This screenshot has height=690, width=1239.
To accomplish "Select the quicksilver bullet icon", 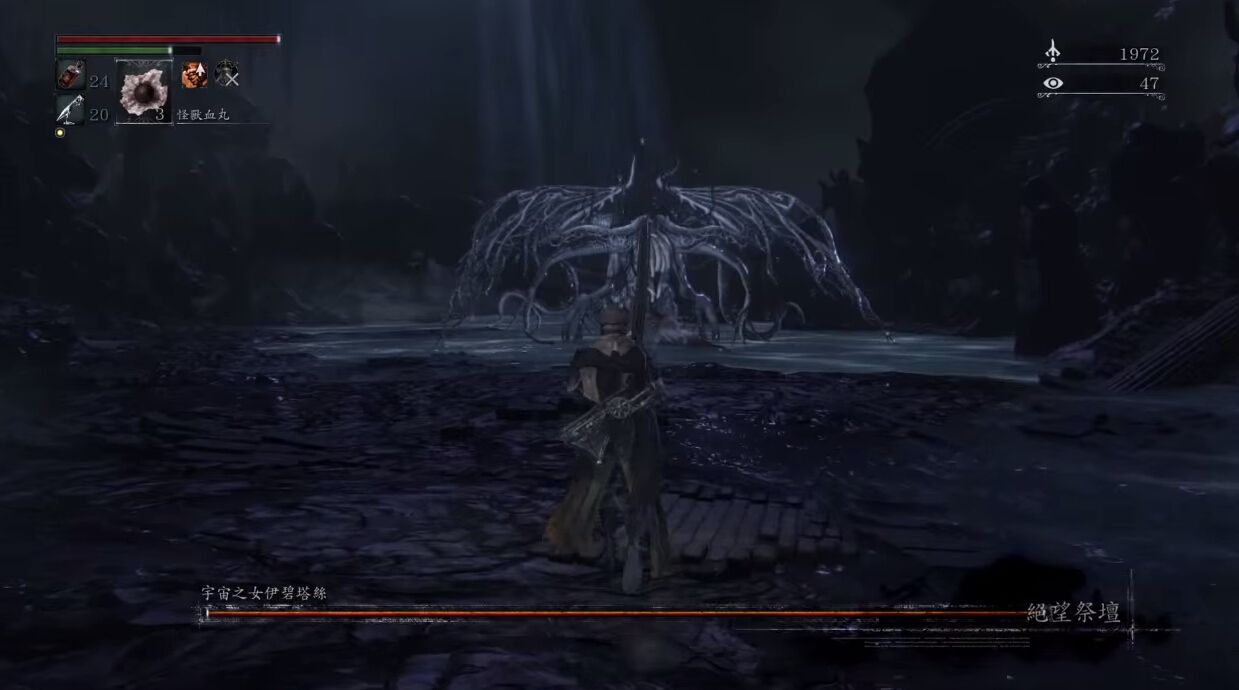I will coord(69,111).
